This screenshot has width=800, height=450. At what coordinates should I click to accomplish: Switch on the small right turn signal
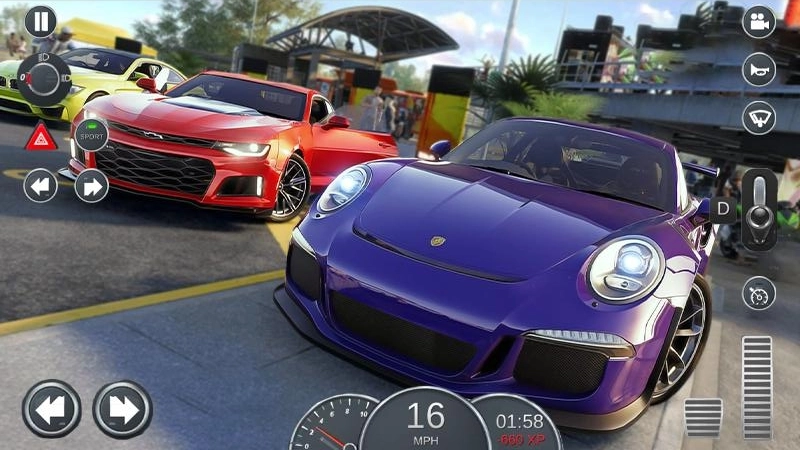[x=91, y=186]
